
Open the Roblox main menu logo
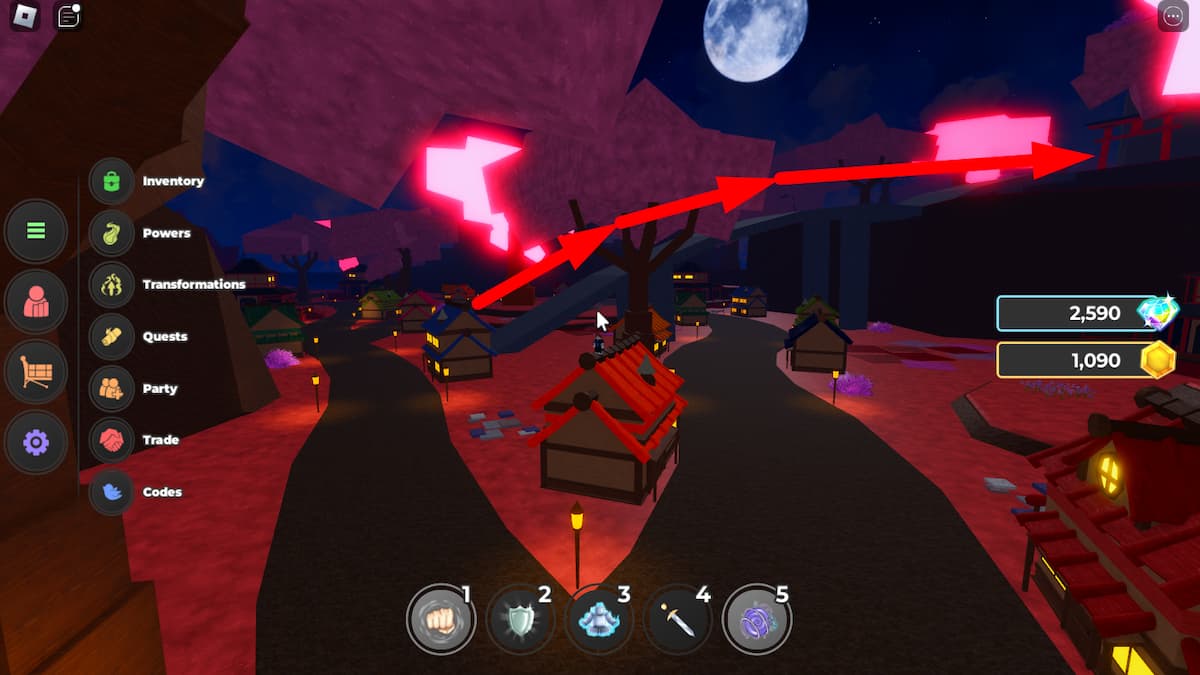(26, 17)
